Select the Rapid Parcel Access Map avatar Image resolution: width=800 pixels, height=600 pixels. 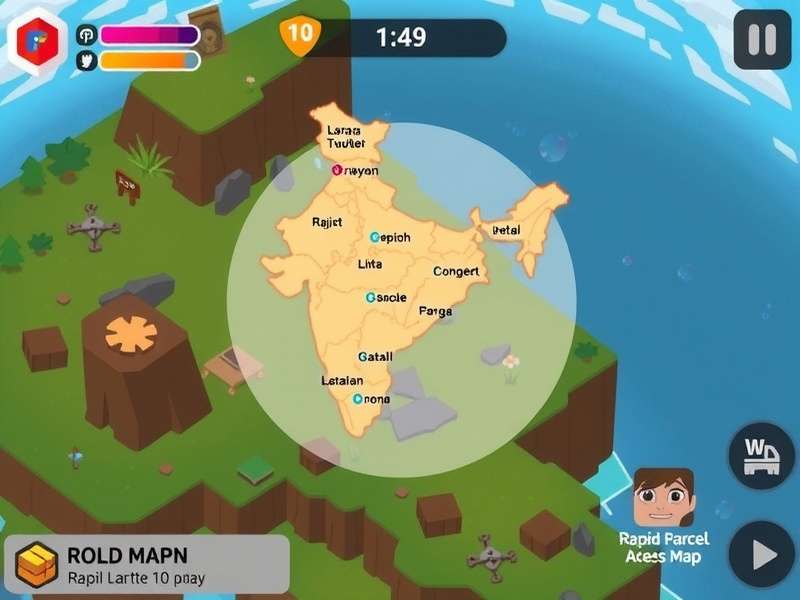tap(663, 498)
